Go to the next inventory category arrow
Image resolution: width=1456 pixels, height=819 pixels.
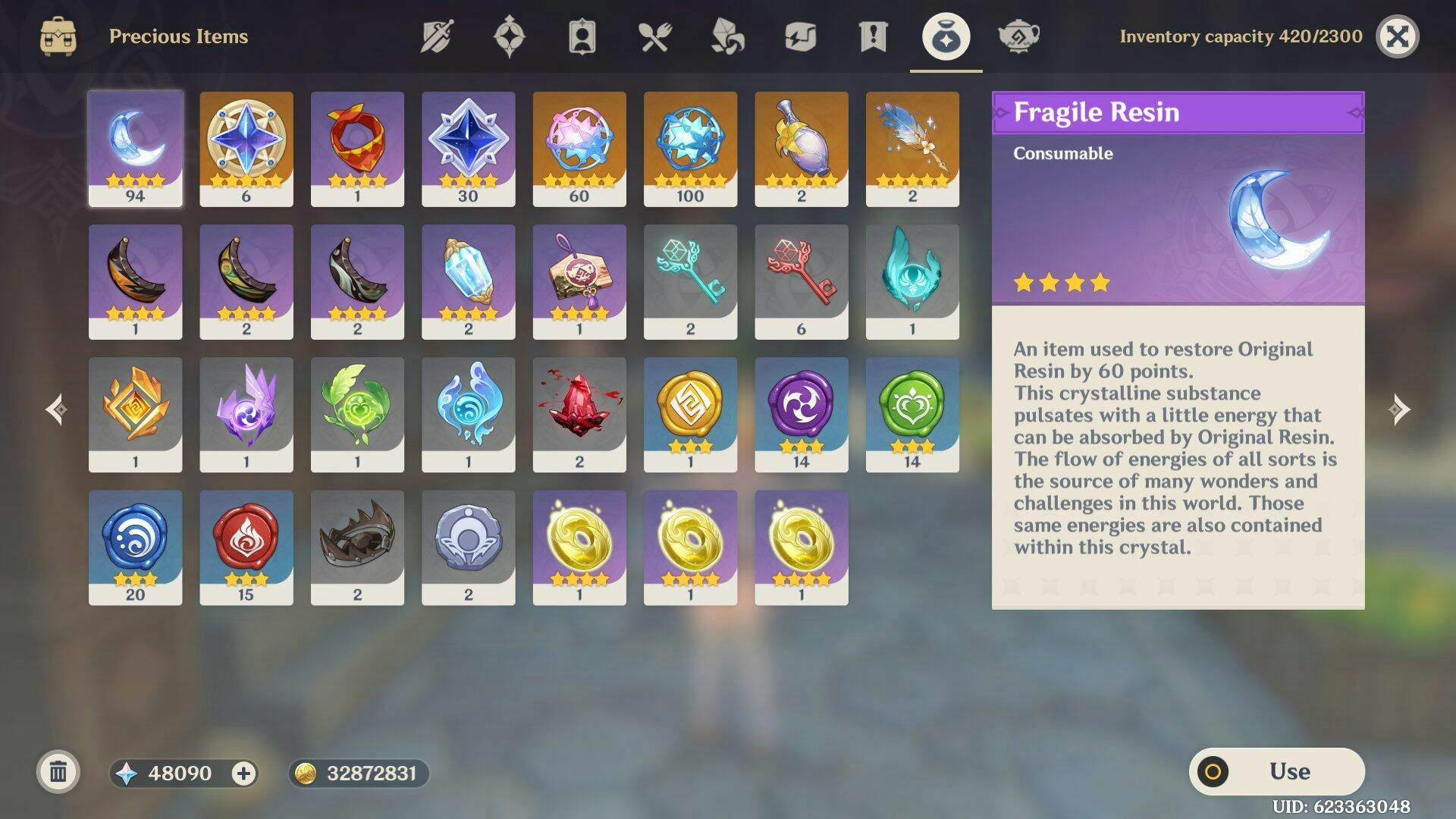point(1400,409)
